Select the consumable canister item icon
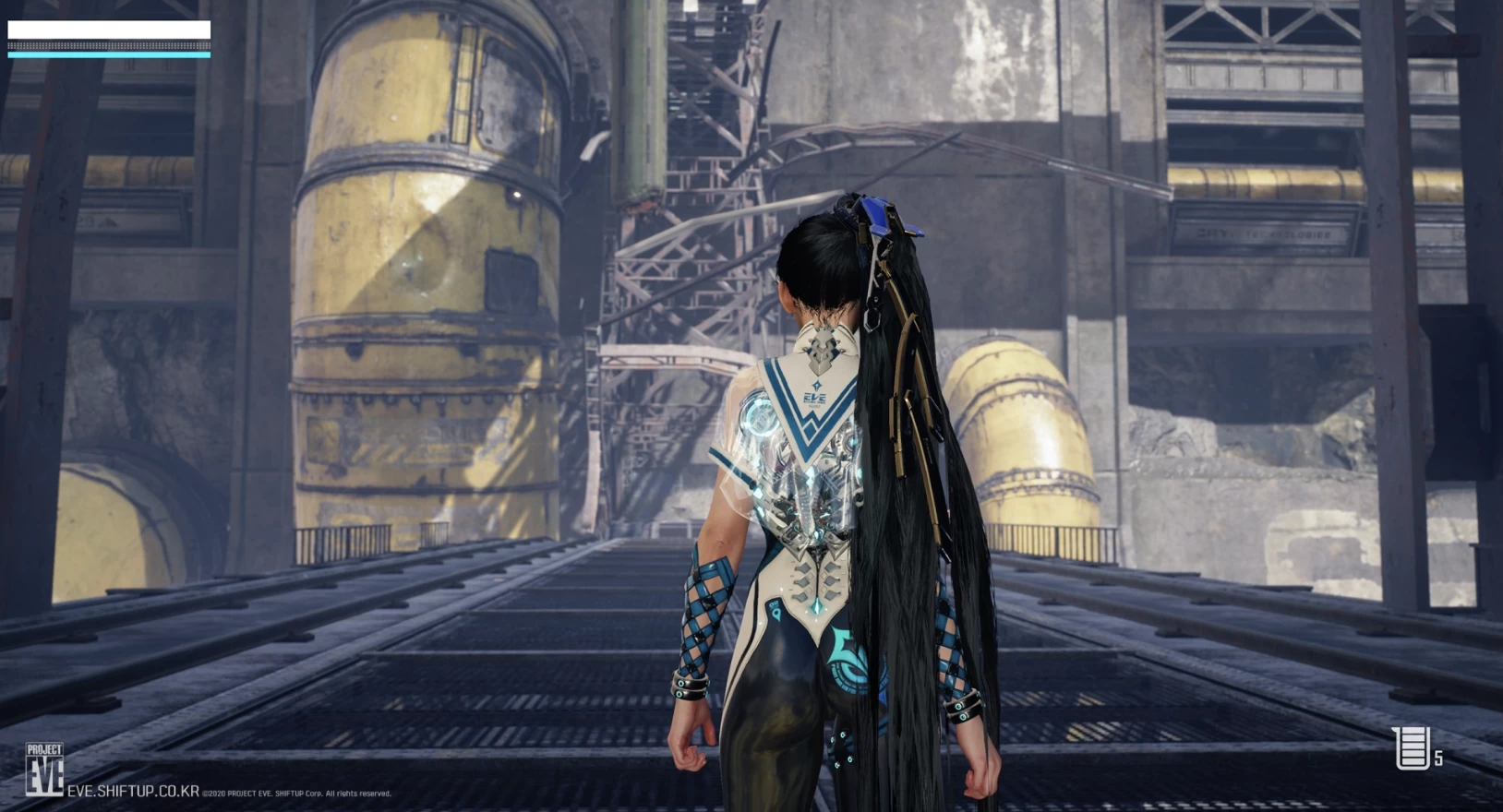The image size is (1503, 812). pos(1412,747)
